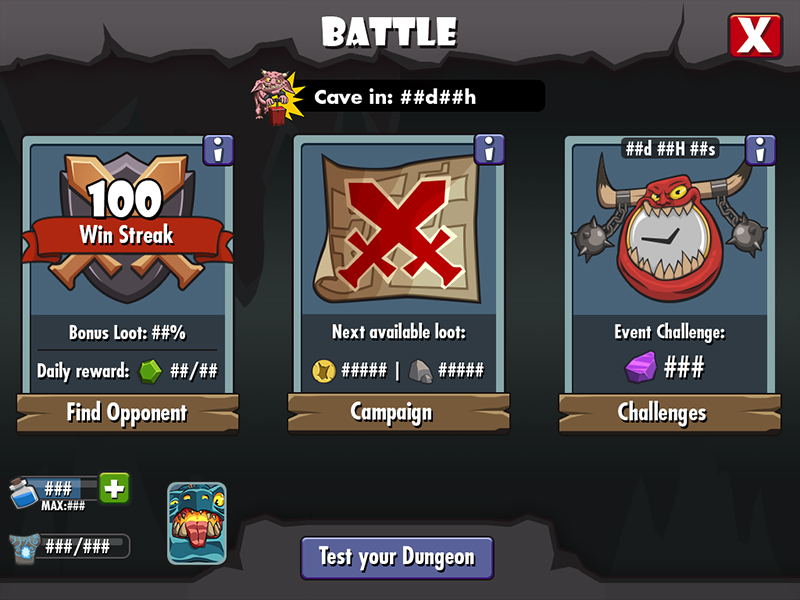Image resolution: width=800 pixels, height=600 pixels.
Task: Add more potions with the green plus
Action: 114,488
